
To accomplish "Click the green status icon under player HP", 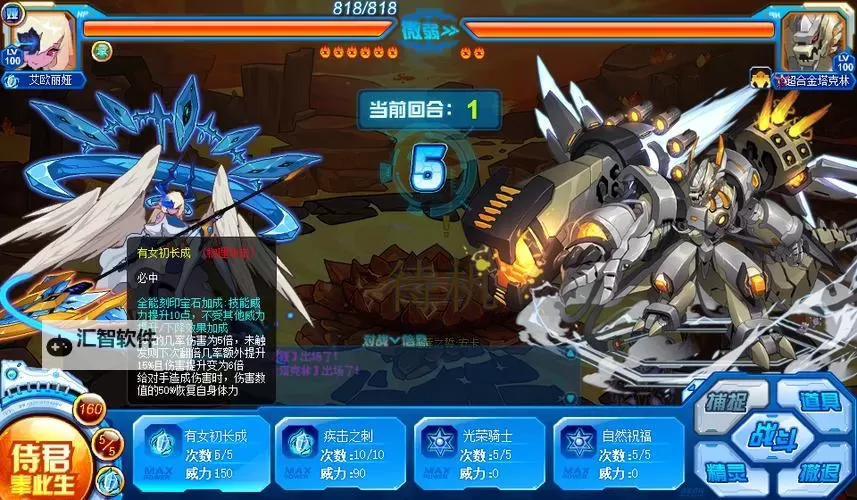I will click(102, 50).
